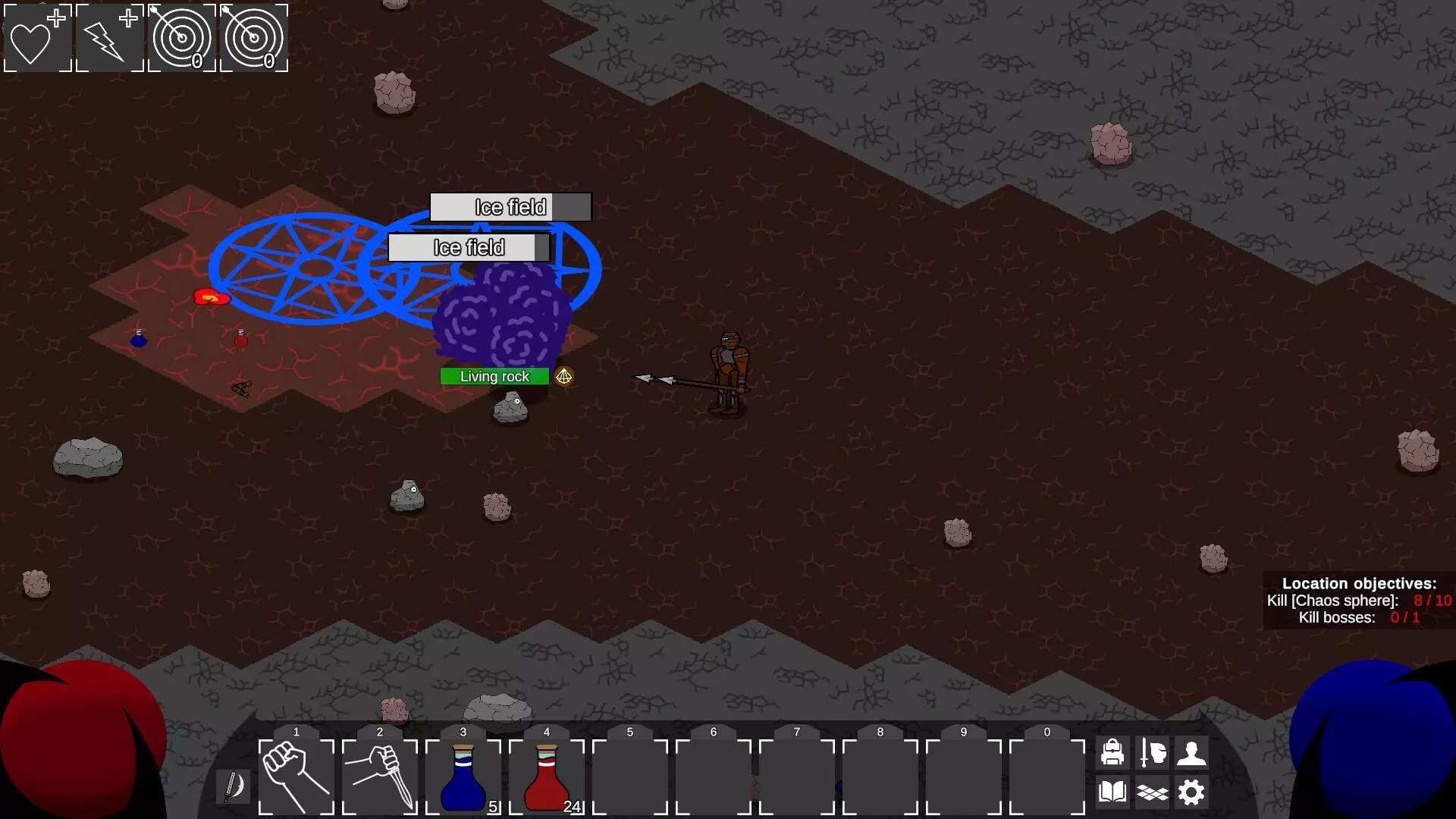Screen dimensions: 1456x819
Task: Click the heart plus buff icon
Action: 38,38
